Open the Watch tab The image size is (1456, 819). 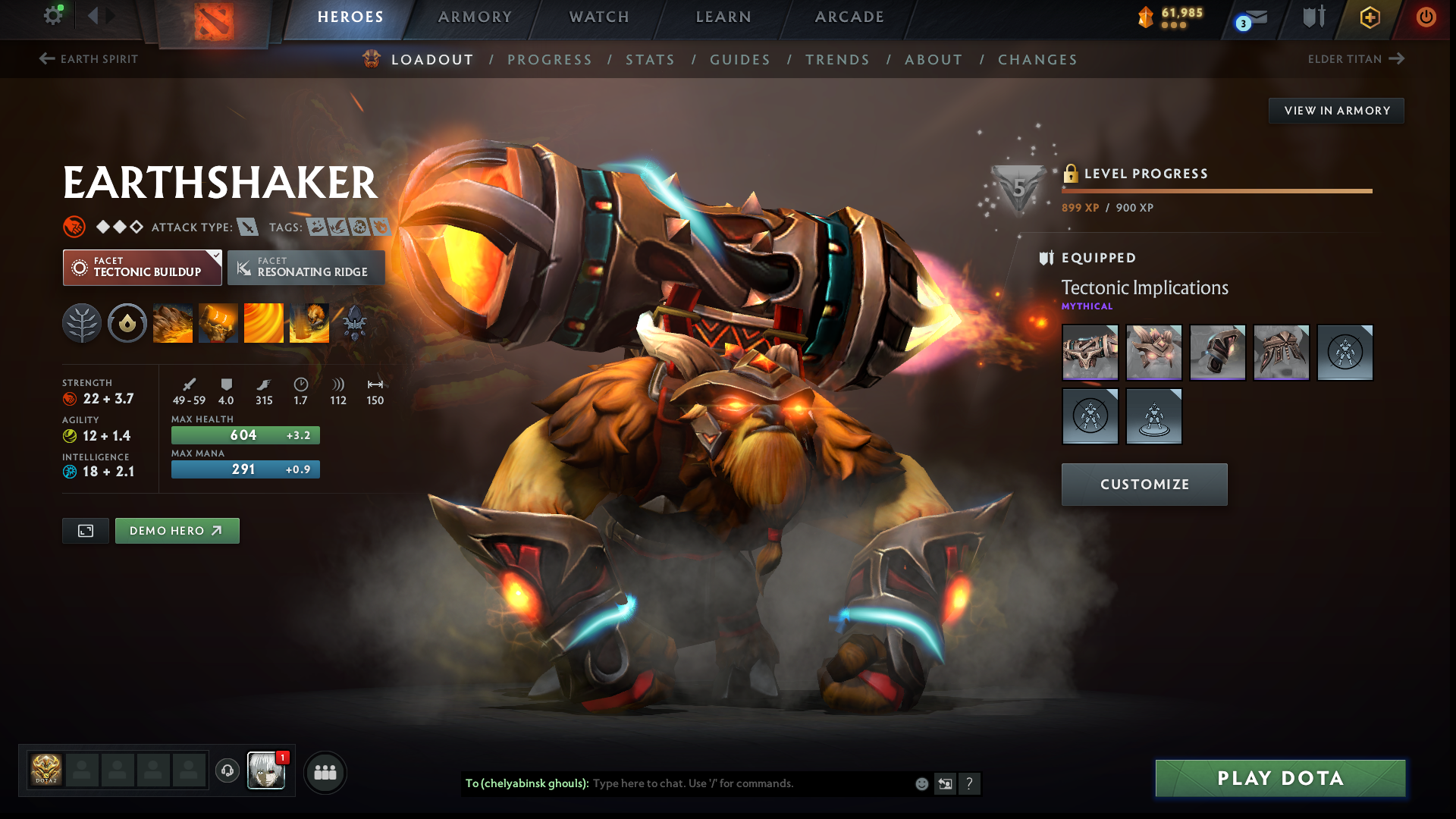pos(599,17)
